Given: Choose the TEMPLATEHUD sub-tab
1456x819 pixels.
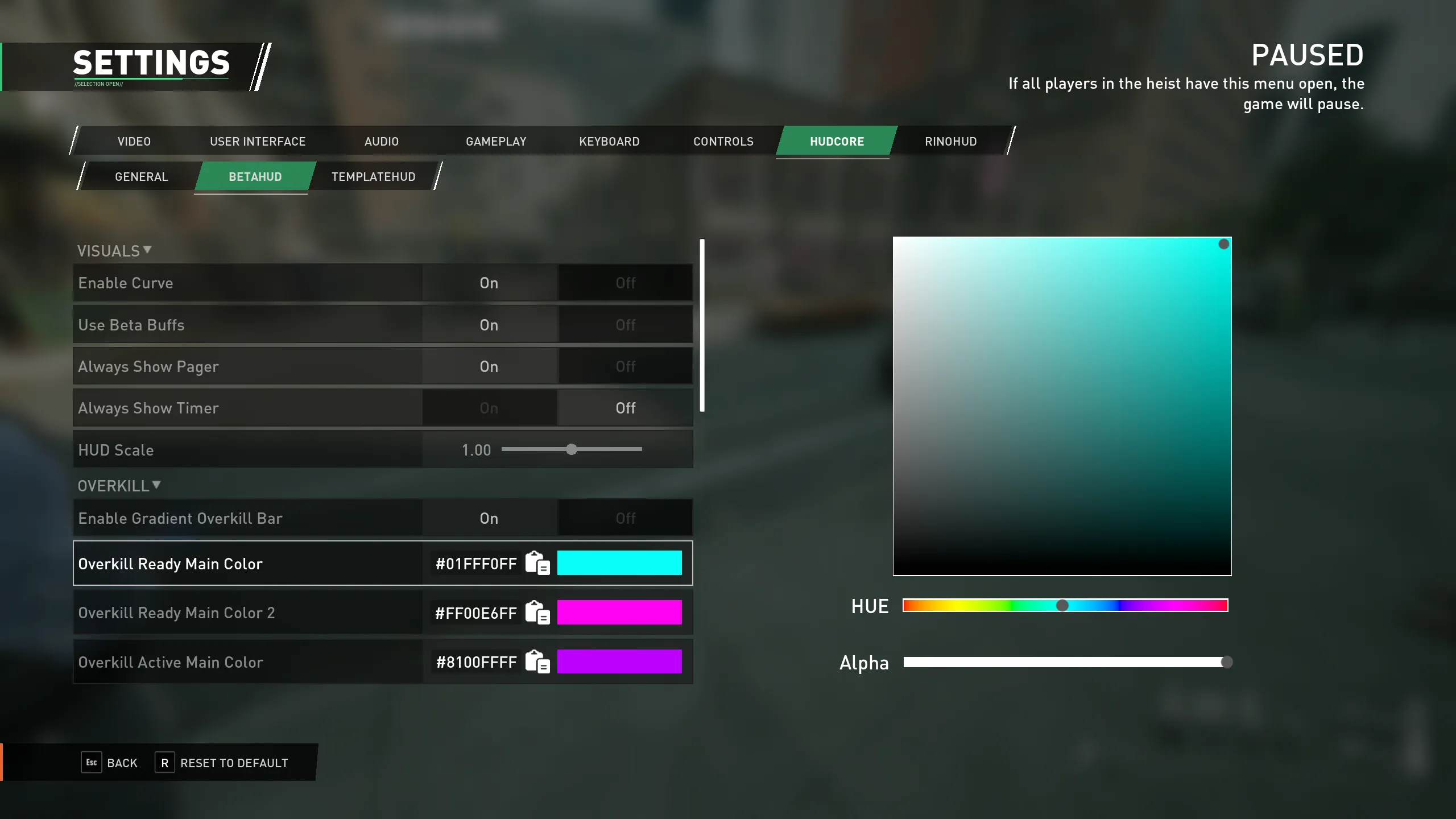Looking at the screenshot, I should click(373, 177).
